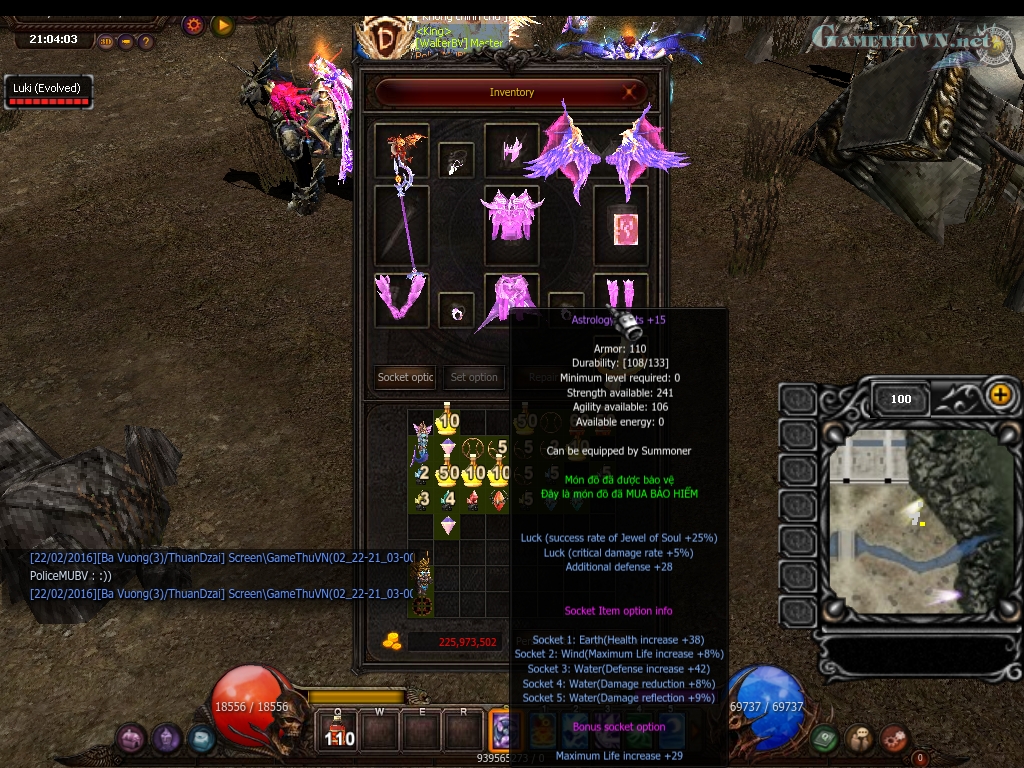The height and width of the screenshot is (768, 1024).
Task: Open help with the question mark icon
Action: pyautogui.click(x=146, y=42)
